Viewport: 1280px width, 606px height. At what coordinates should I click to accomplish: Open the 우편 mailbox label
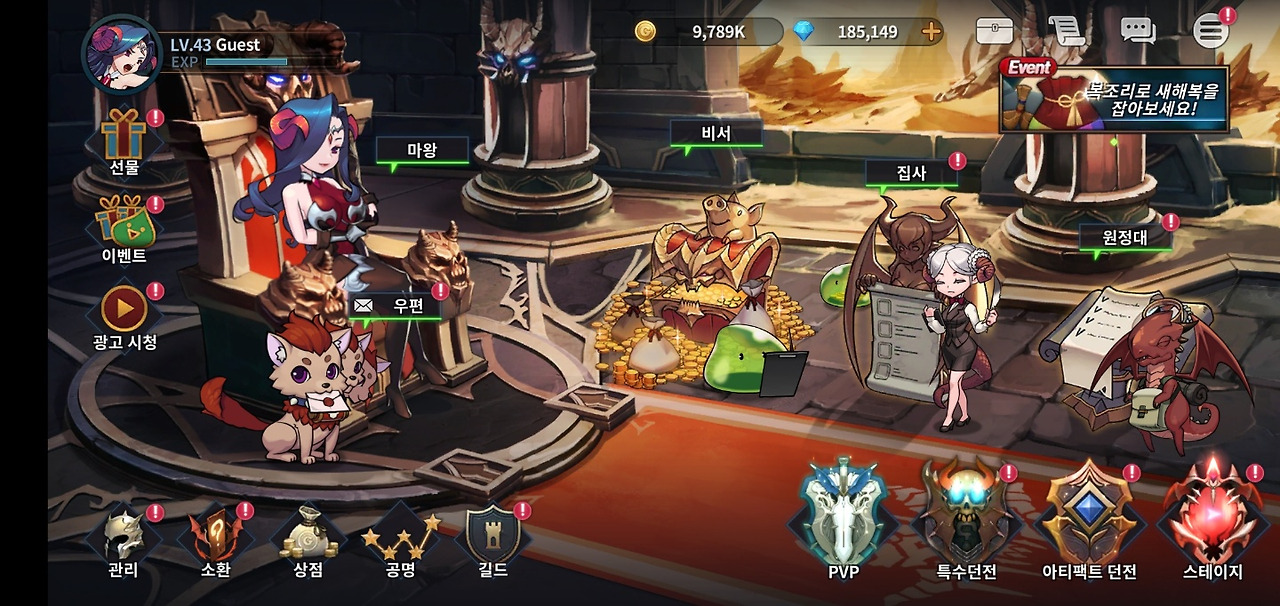(x=397, y=306)
